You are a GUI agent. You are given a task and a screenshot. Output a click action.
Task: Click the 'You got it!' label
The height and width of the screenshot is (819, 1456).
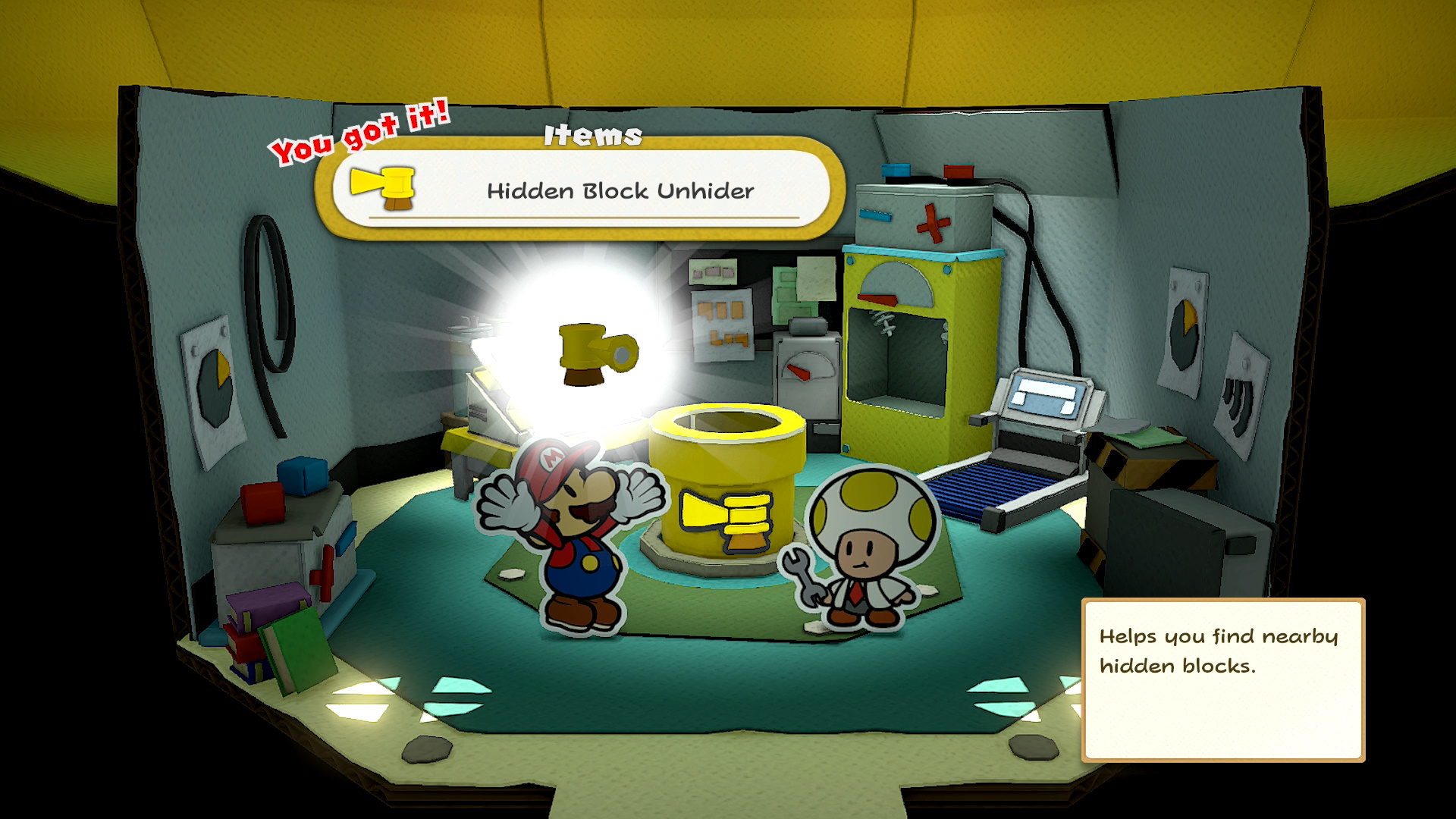pyautogui.click(x=361, y=135)
